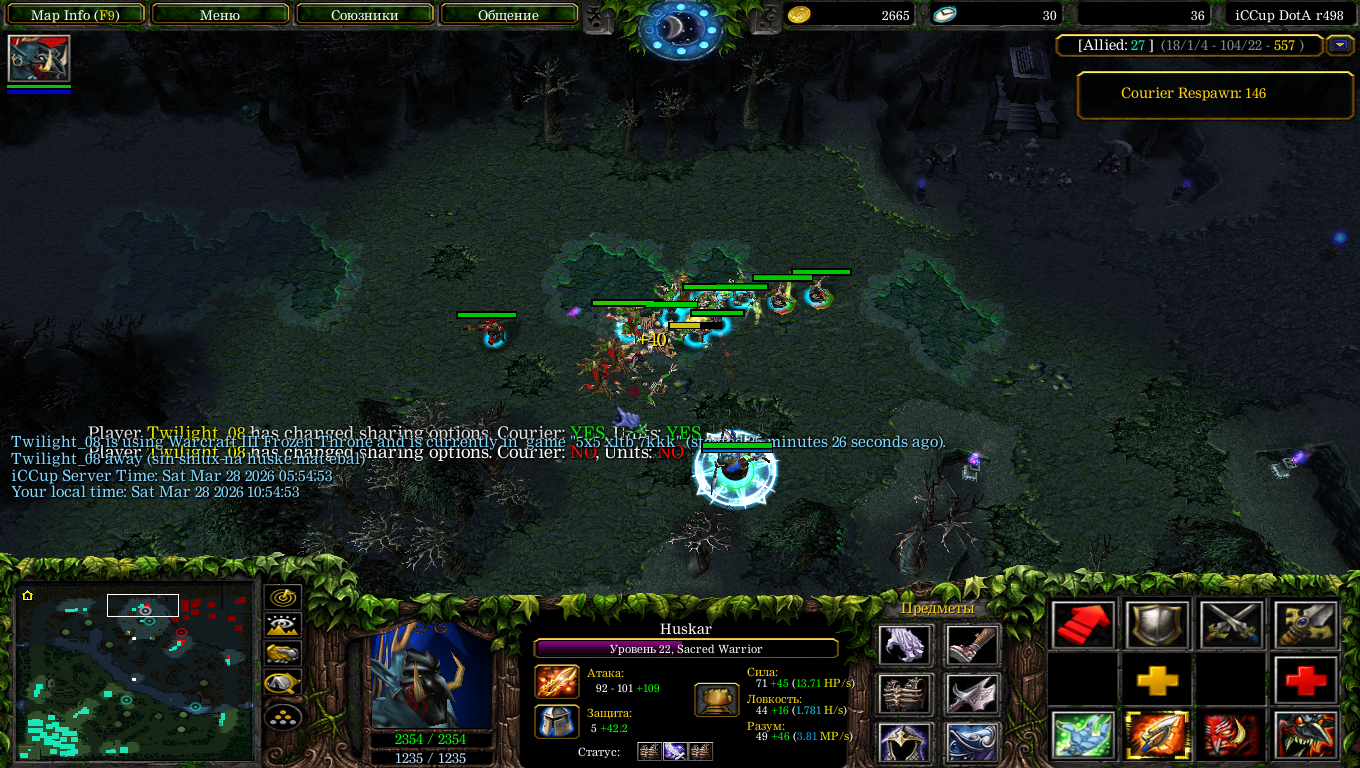
Task: Toggle the minimap creep camp display
Action: tap(284, 683)
